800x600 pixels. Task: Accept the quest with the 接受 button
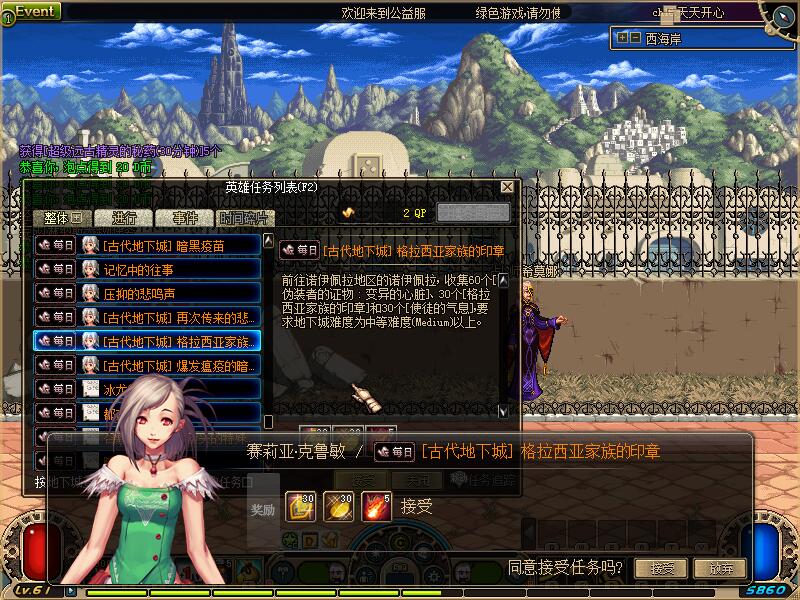(x=662, y=568)
